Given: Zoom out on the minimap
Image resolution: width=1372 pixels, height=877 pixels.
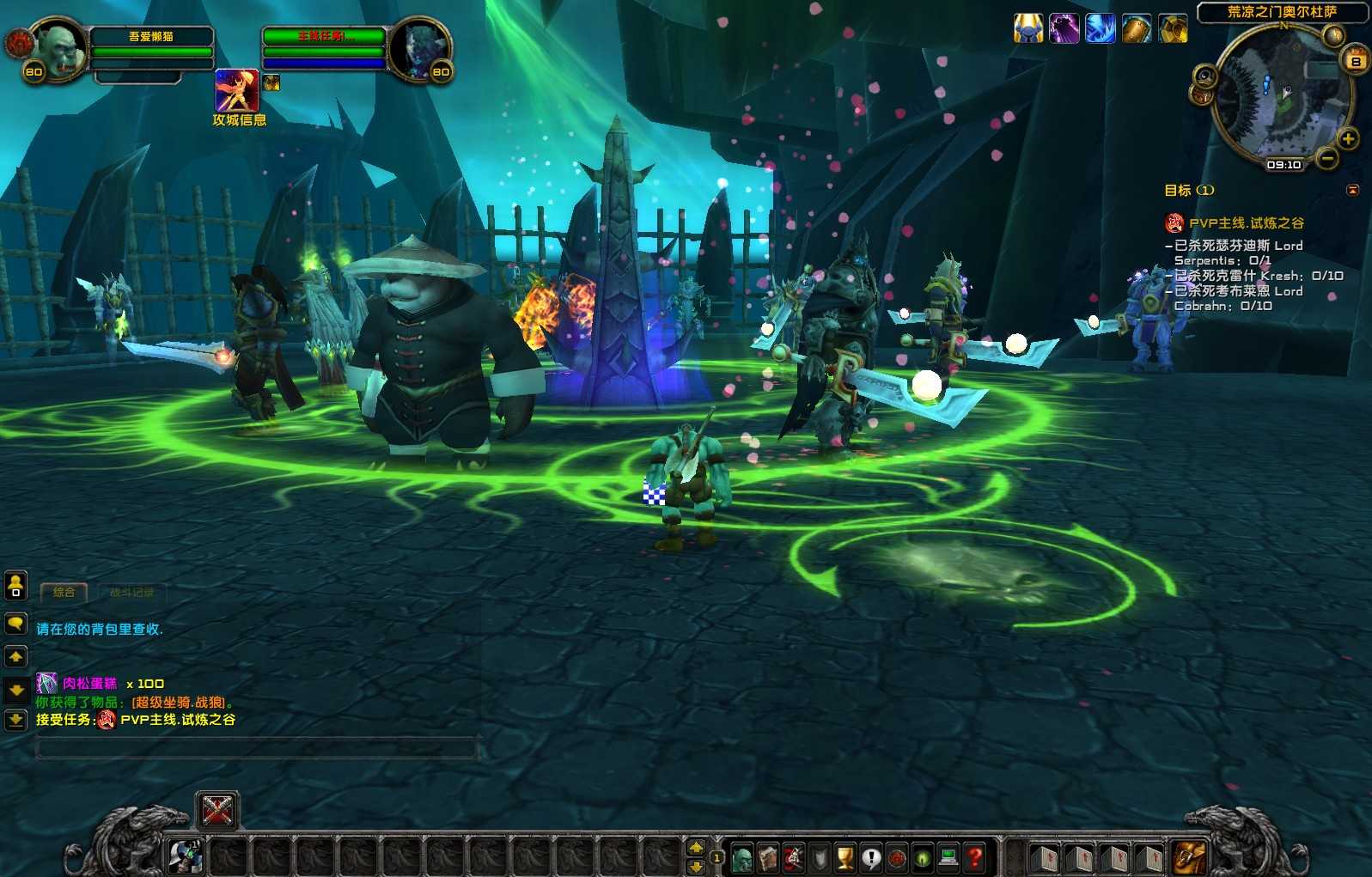Looking at the screenshot, I should coord(1327,159).
